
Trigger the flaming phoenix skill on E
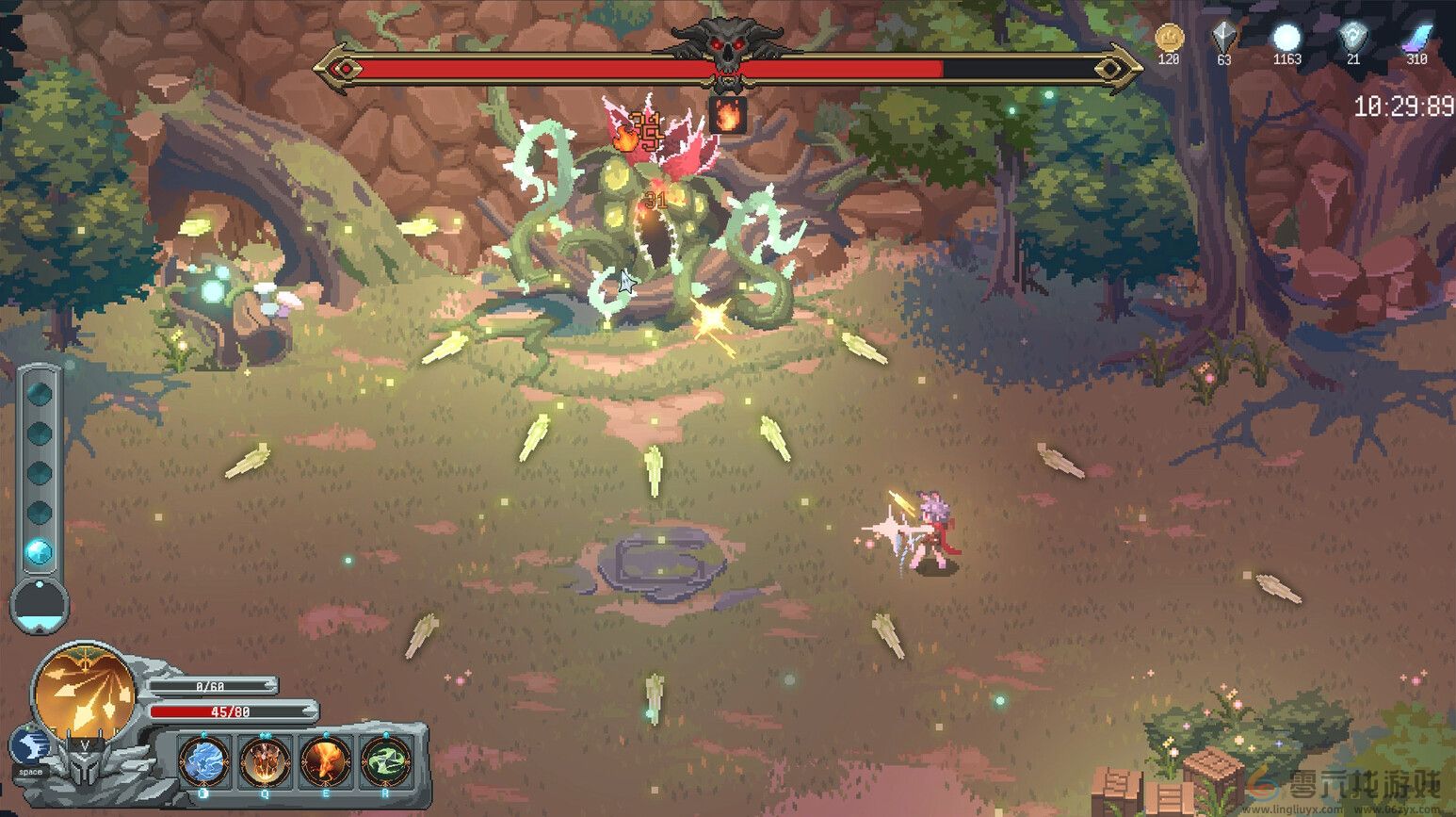pos(328,761)
